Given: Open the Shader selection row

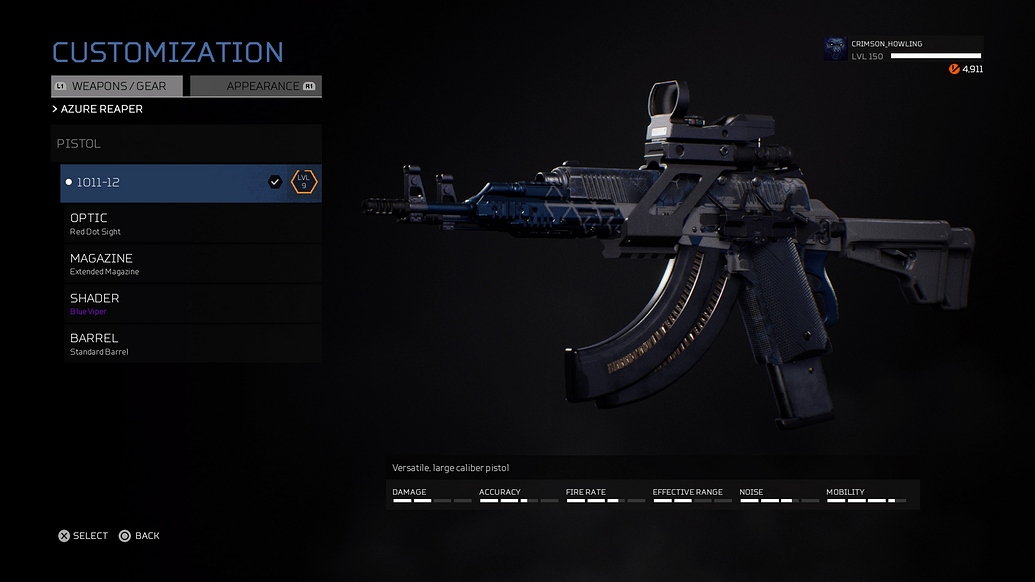Looking at the screenshot, I should 192,304.
